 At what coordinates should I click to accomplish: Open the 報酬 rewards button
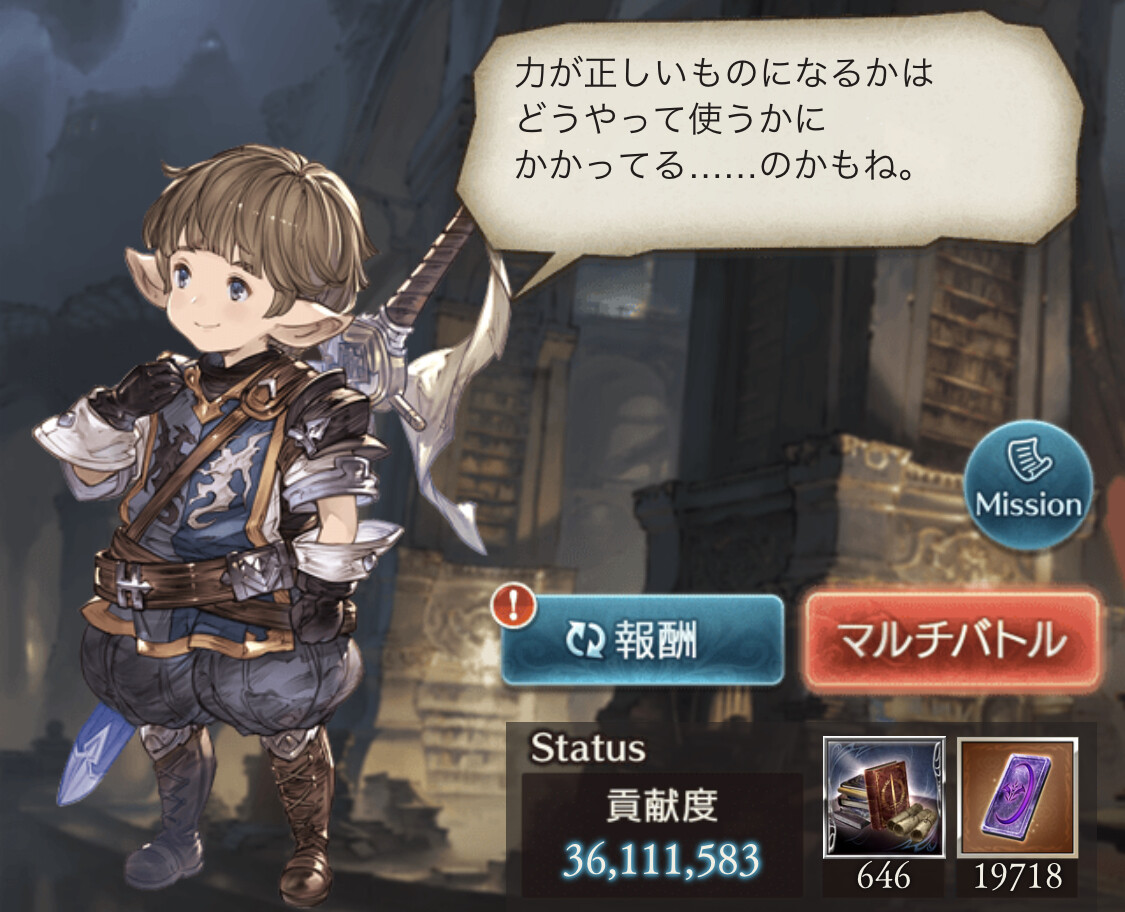pyautogui.click(x=641, y=640)
